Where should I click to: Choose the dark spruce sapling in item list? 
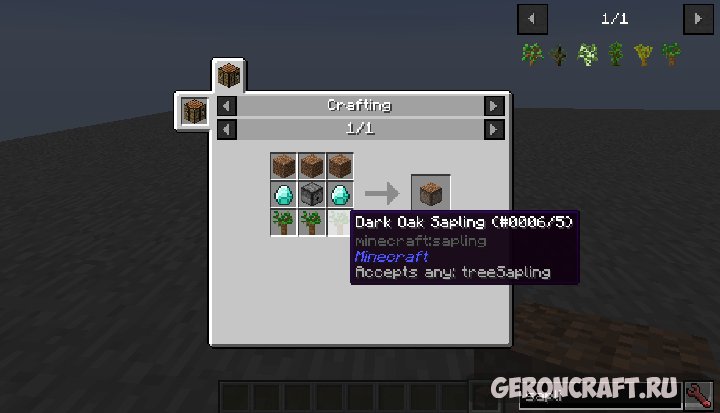point(559,55)
